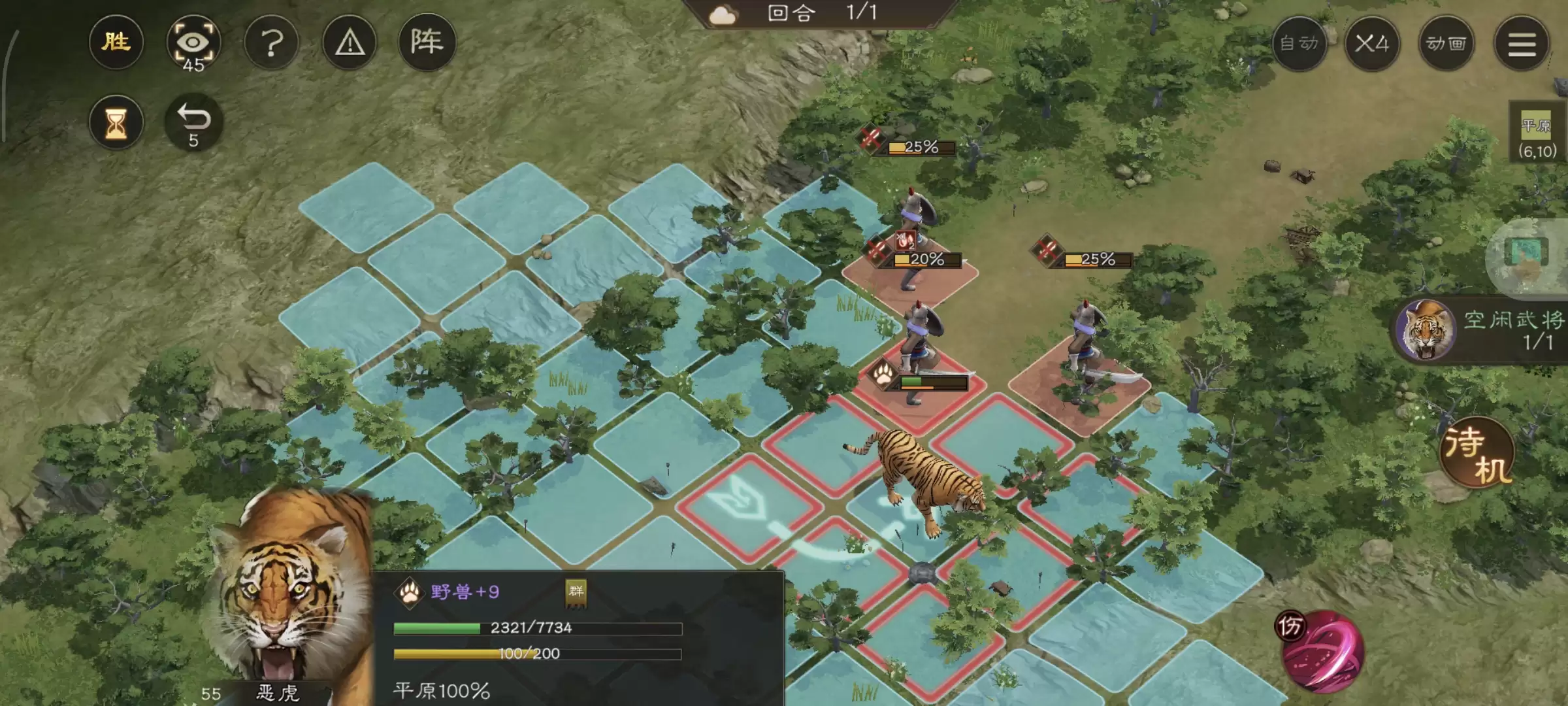Click the hourglass wait icon

pyautogui.click(x=116, y=123)
